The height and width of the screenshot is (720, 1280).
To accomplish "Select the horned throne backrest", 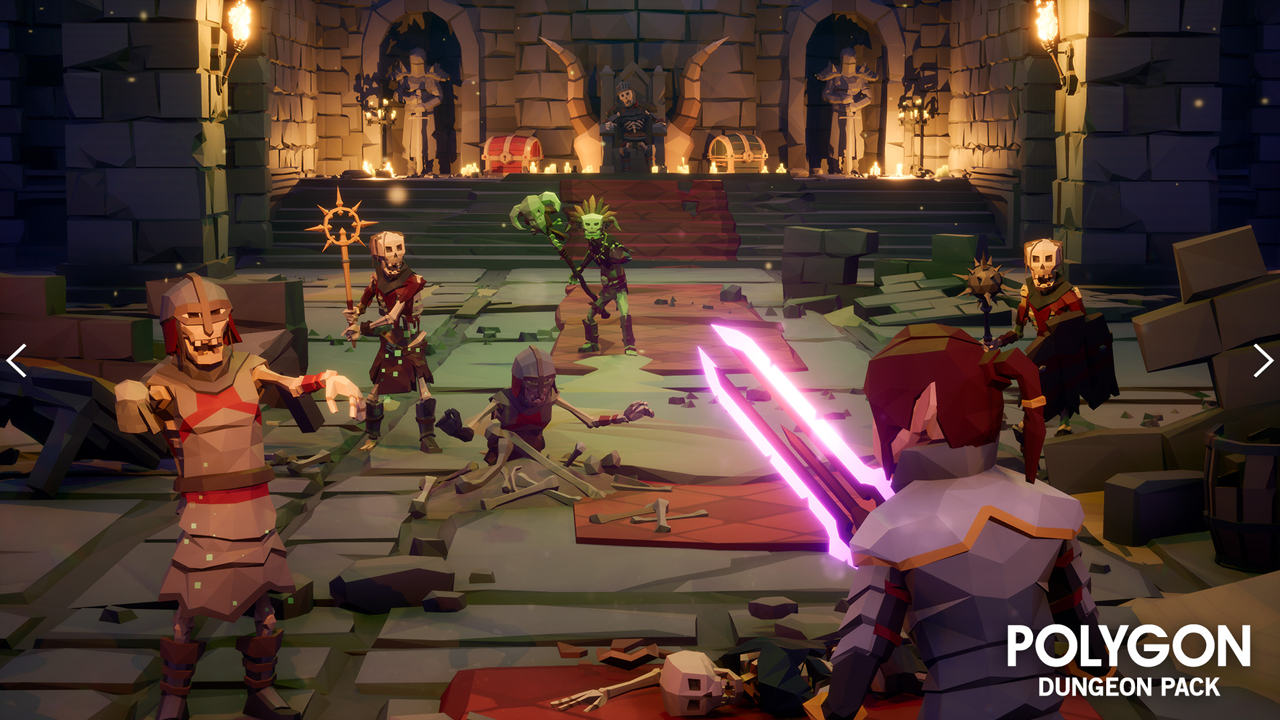I will (x=630, y=75).
